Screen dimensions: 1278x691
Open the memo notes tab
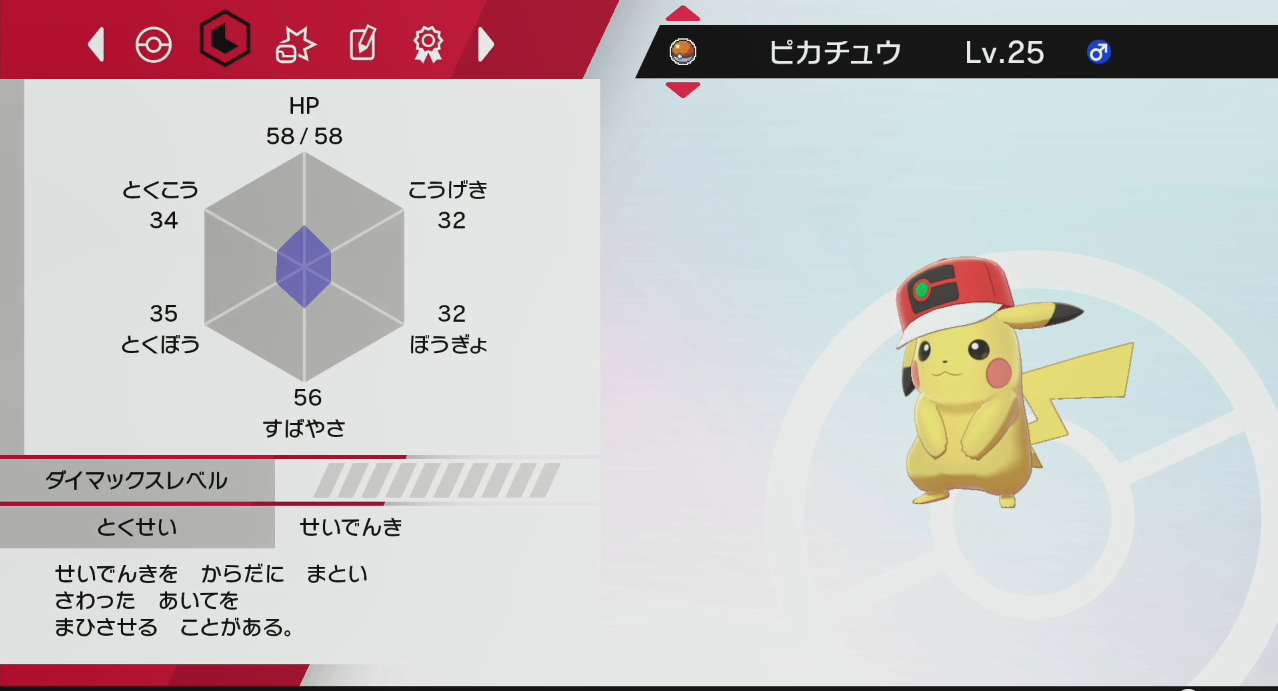(361, 44)
